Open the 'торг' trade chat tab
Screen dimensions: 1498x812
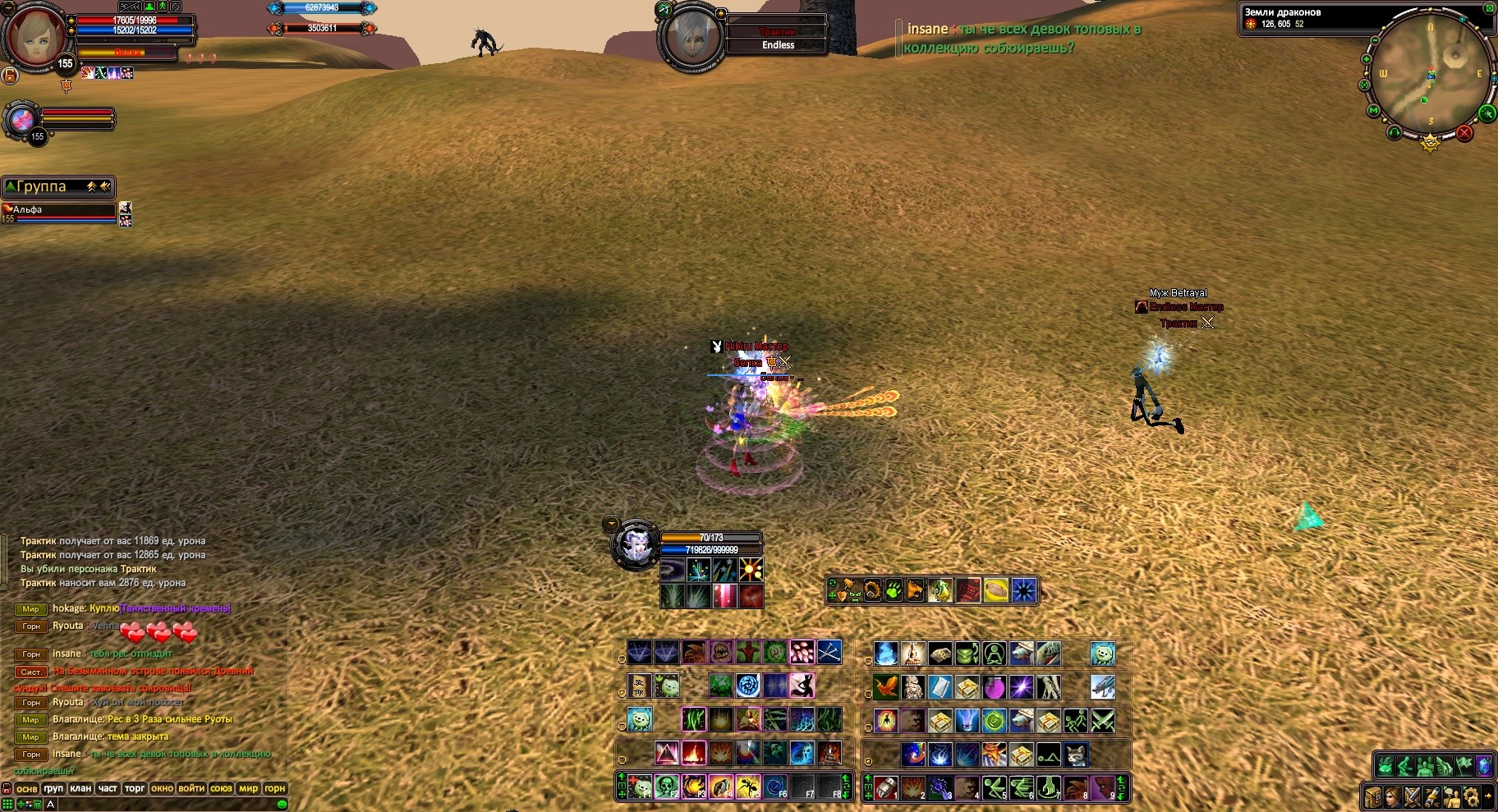pos(135,788)
